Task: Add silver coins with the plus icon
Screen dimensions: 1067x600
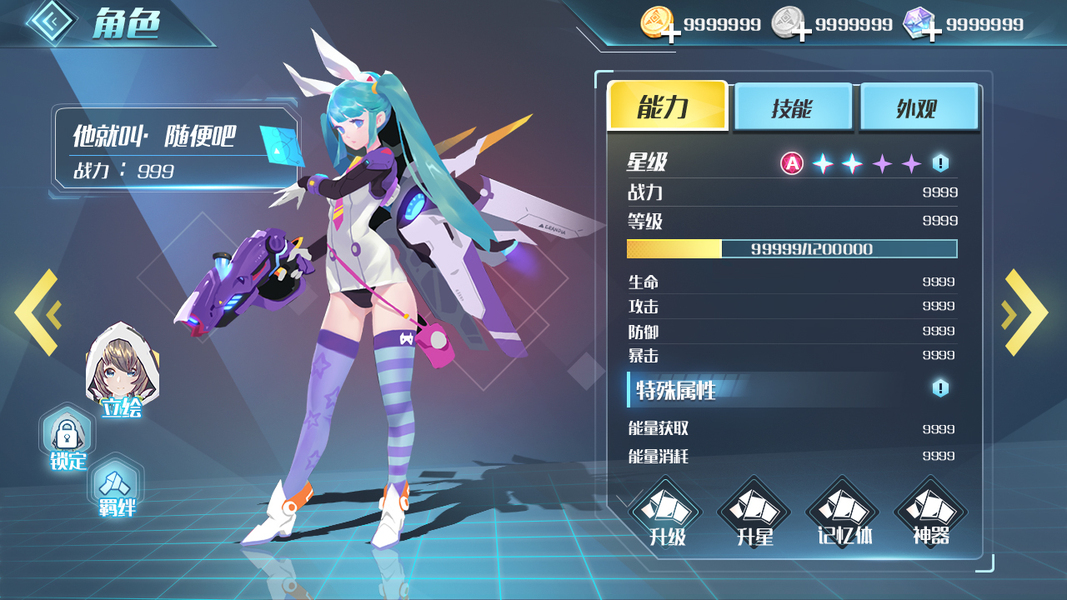Action: click(800, 33)
